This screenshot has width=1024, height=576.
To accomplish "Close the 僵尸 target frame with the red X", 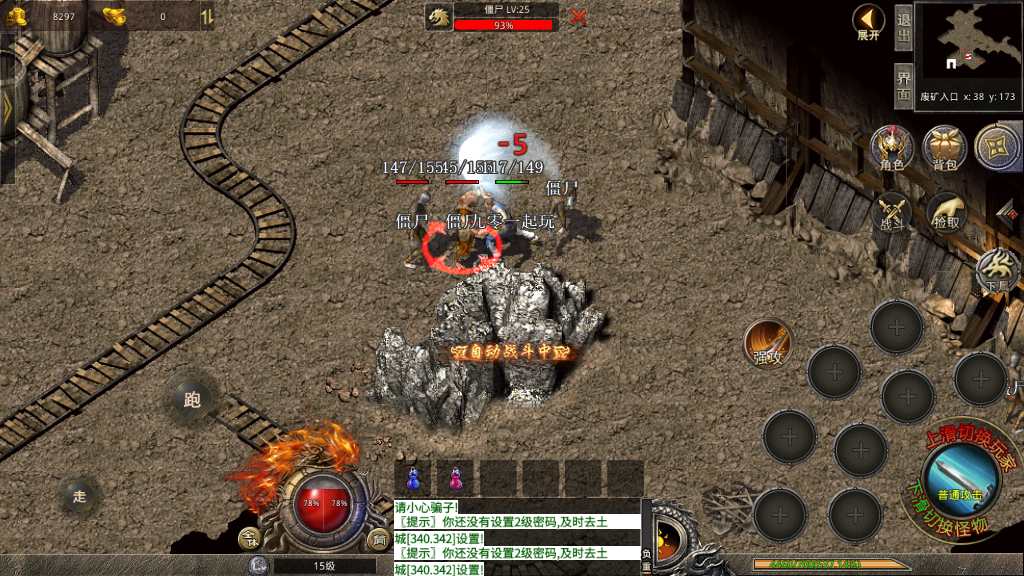I will 578,16.
